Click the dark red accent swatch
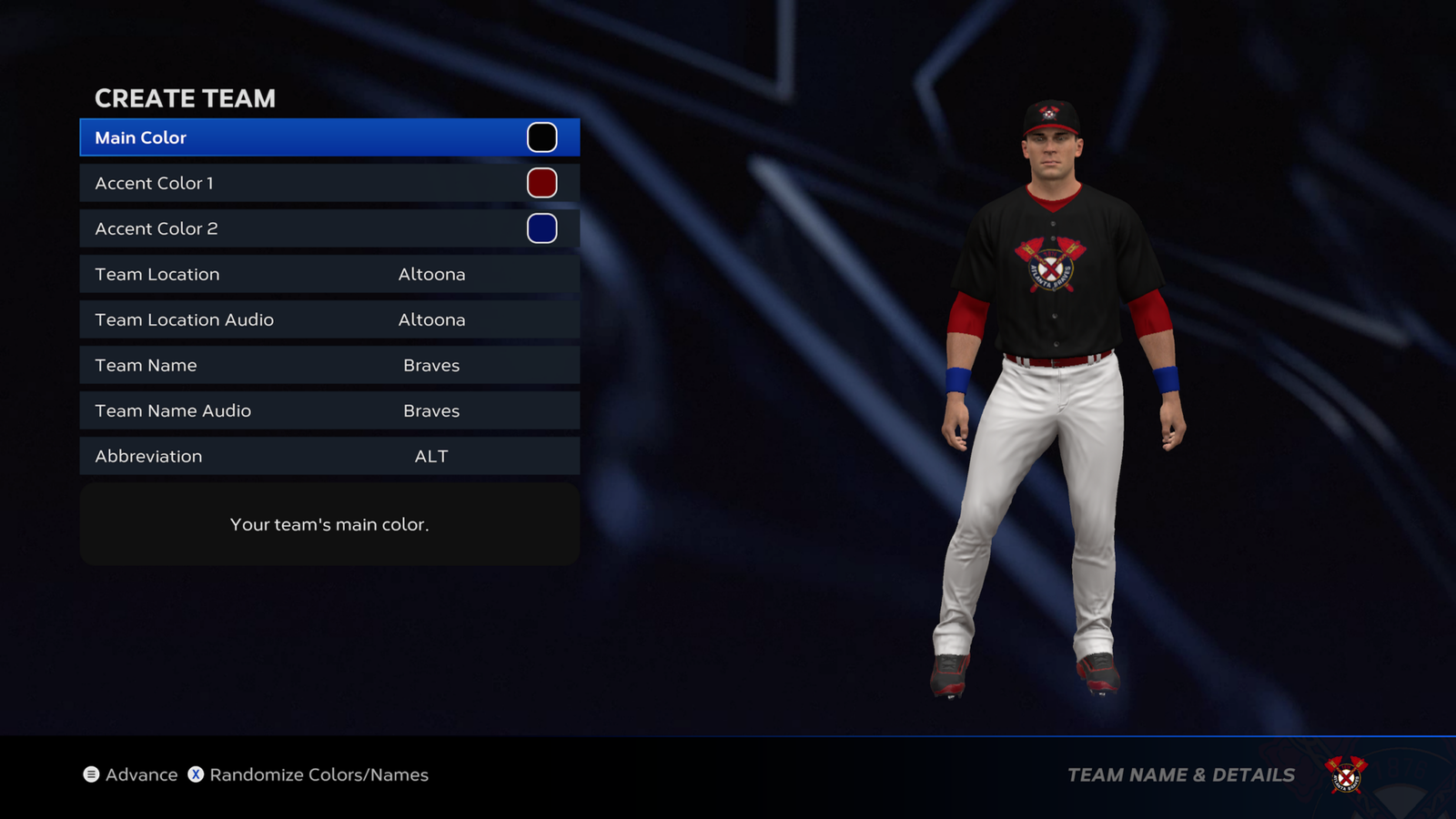Image resolution: width=1456 pixels, height=819 pixels. coord(541,183)
